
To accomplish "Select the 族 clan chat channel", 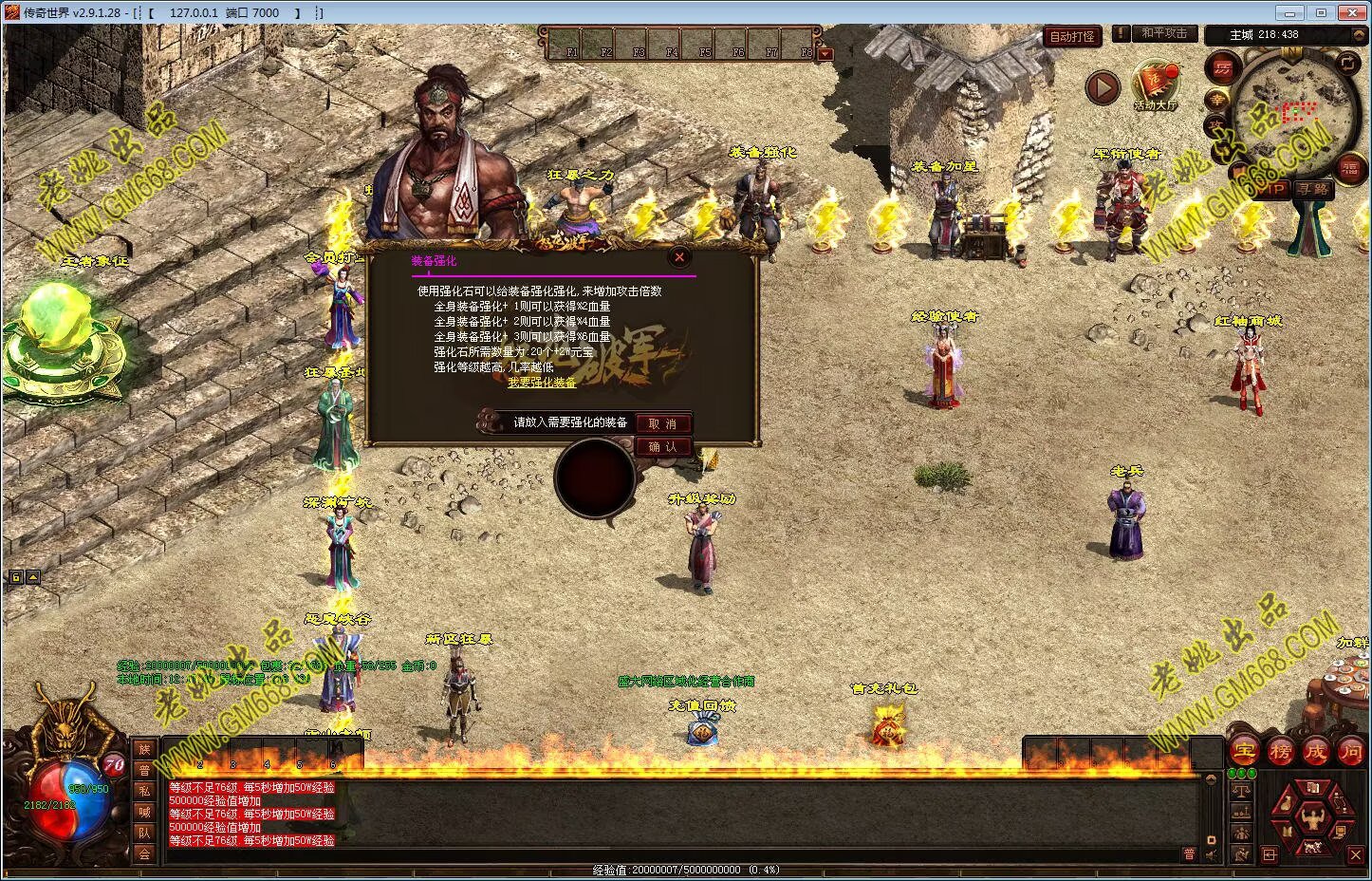I will coord(144,750).
